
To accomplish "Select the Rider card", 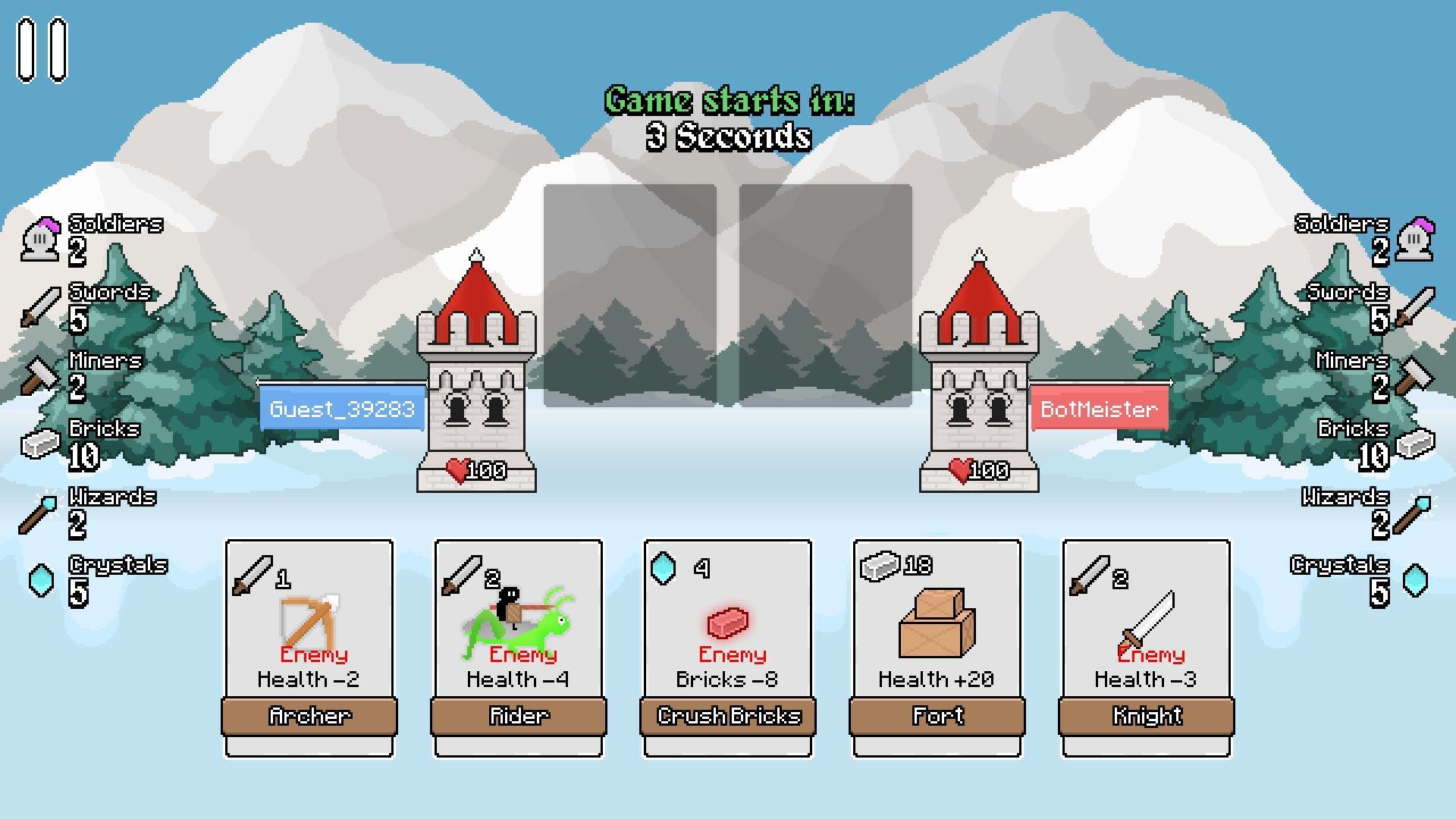I will (x=519, y=647).
